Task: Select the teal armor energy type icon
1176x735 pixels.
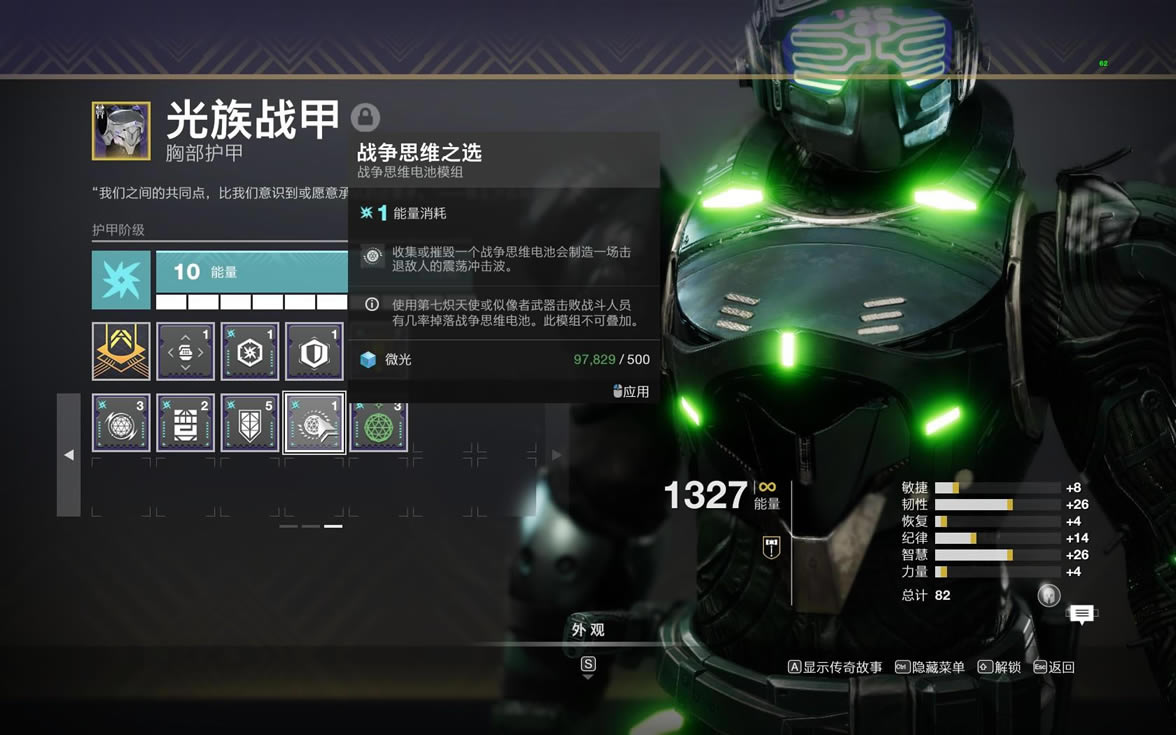Action: [x=121, y=280]
